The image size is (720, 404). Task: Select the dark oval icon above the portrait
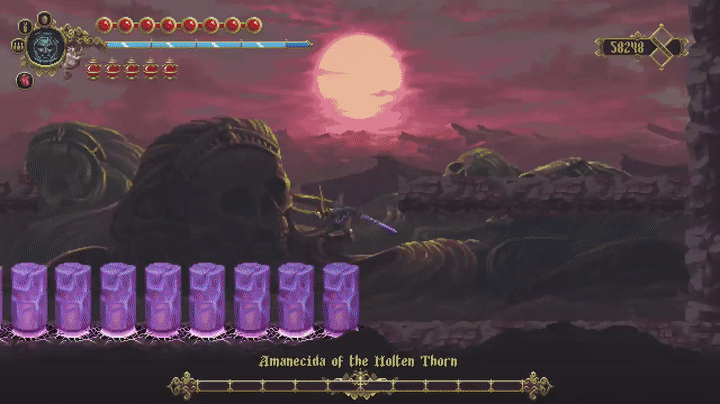pos(44,17)
